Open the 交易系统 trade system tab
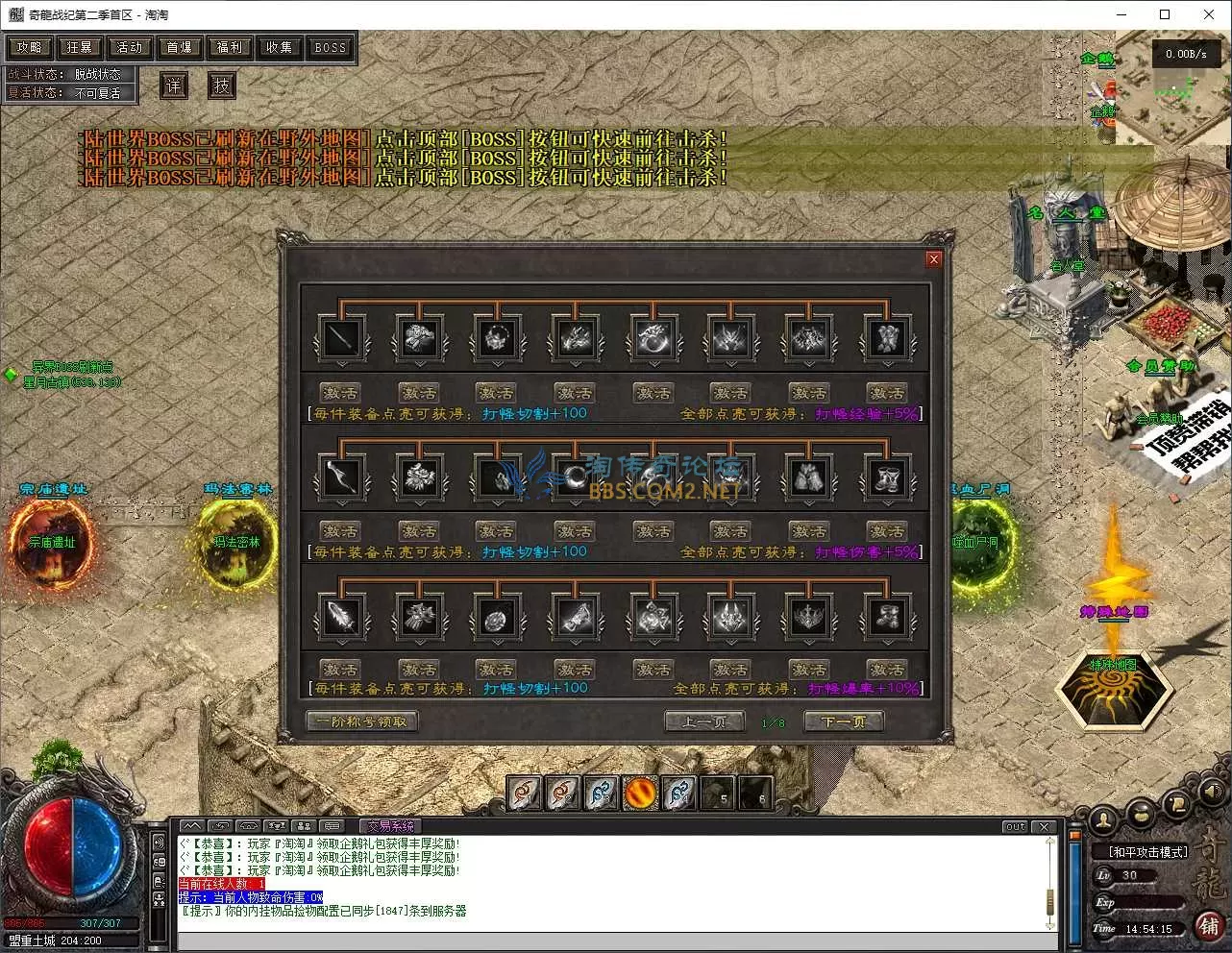This screenshot has width=1232, height=953. point(390,826)
